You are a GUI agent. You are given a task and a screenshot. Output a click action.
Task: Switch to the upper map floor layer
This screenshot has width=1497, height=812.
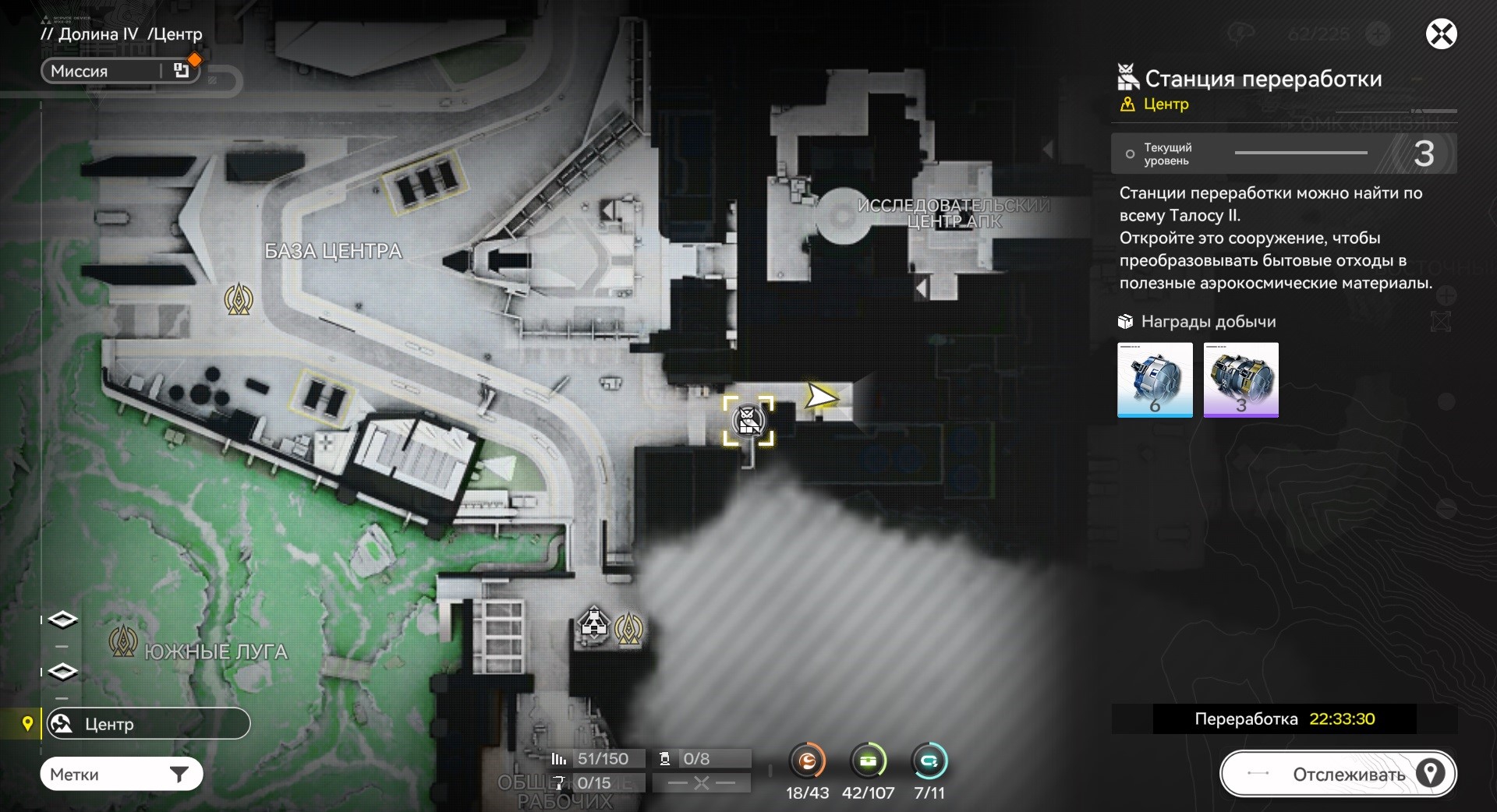tap(63, 620)
